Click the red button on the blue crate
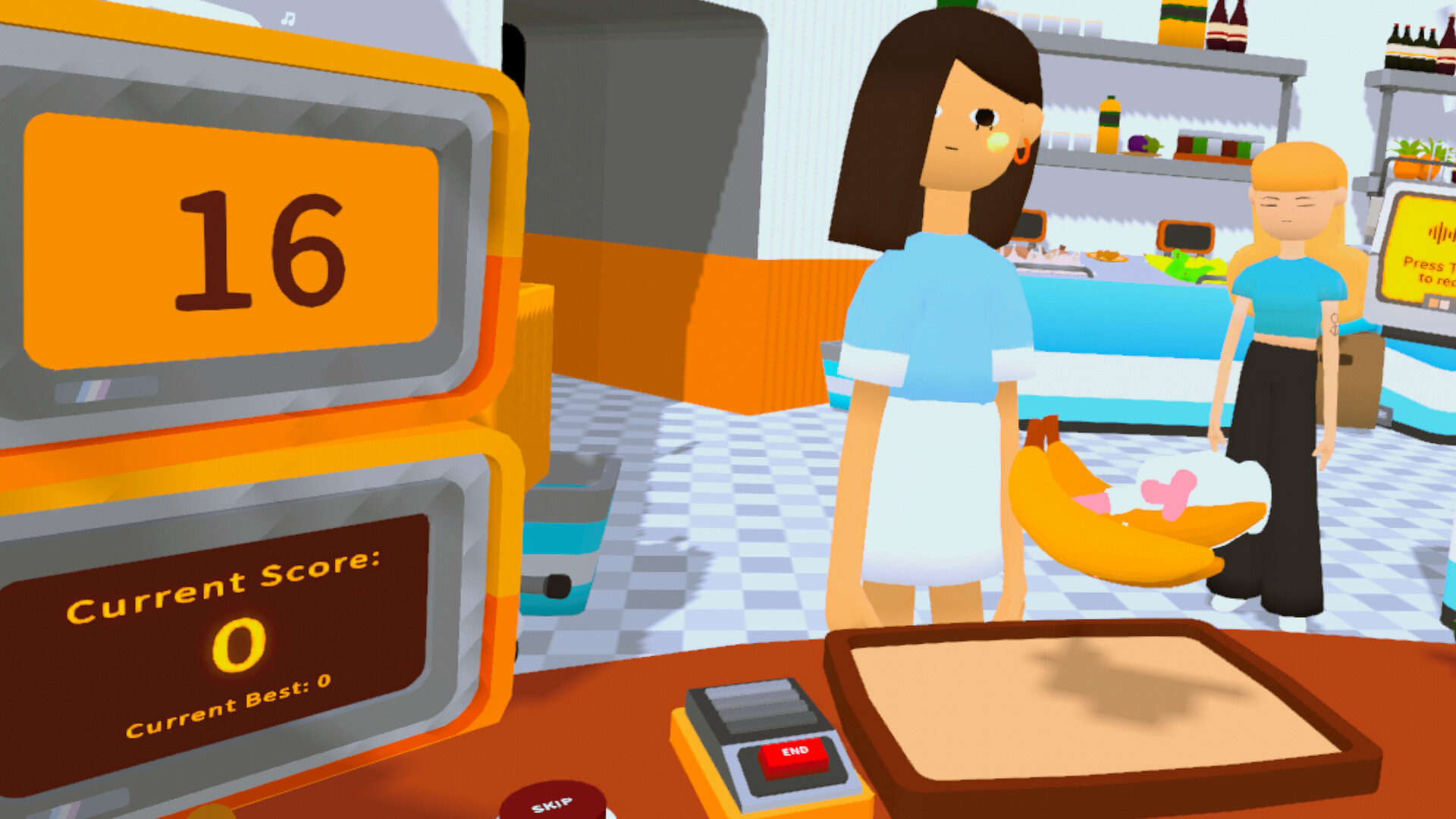Image resolution: width=1456 pixels, height=819 pixels. point(557,585)
